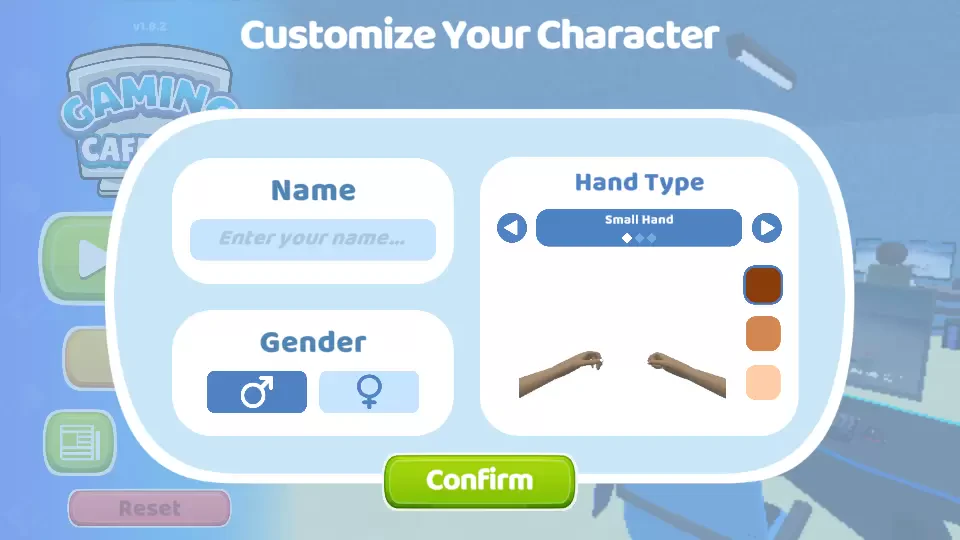Show the previous hand type

coord(512,229)
